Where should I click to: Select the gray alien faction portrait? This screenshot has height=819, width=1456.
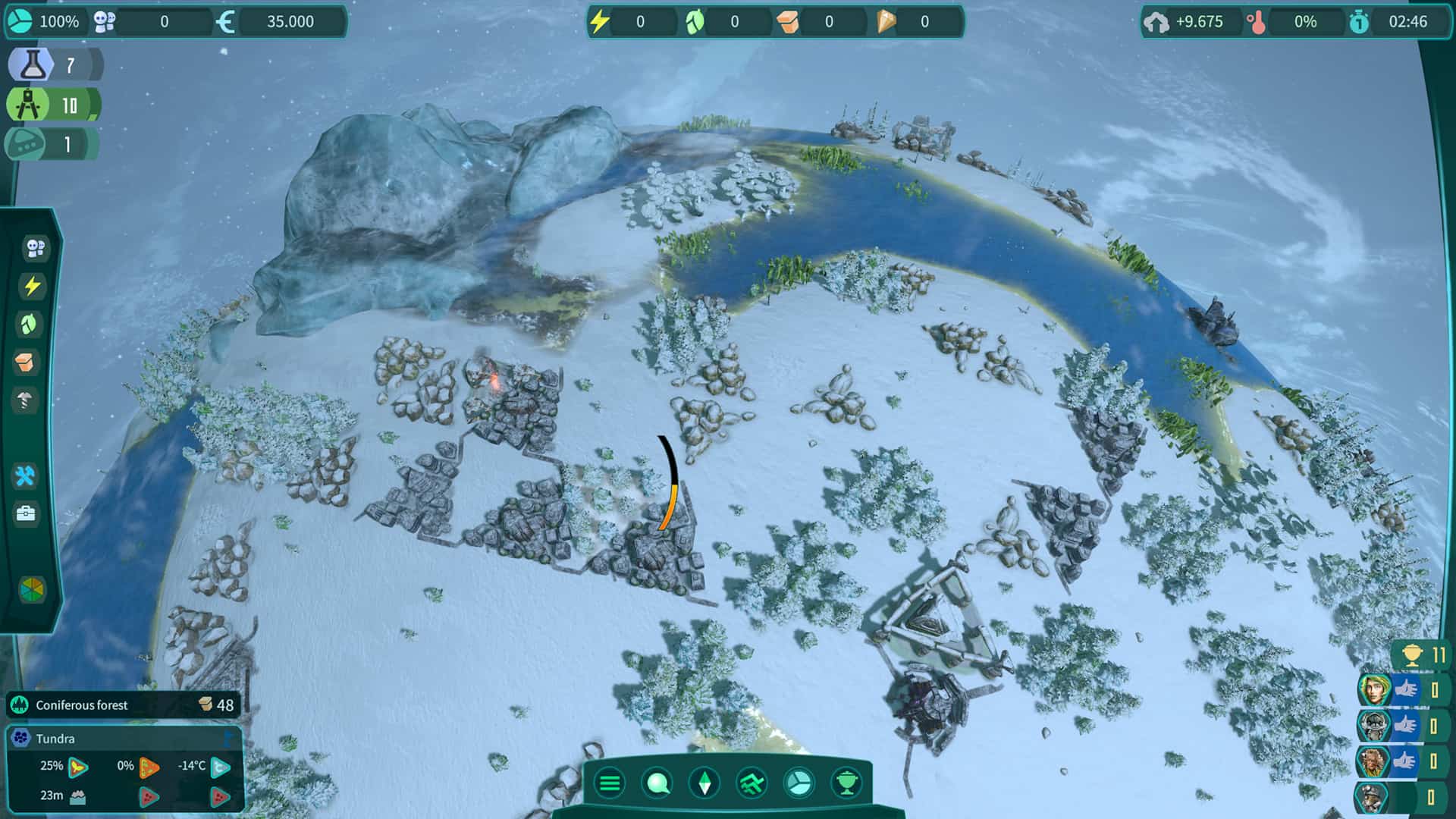pos(1373,726)
